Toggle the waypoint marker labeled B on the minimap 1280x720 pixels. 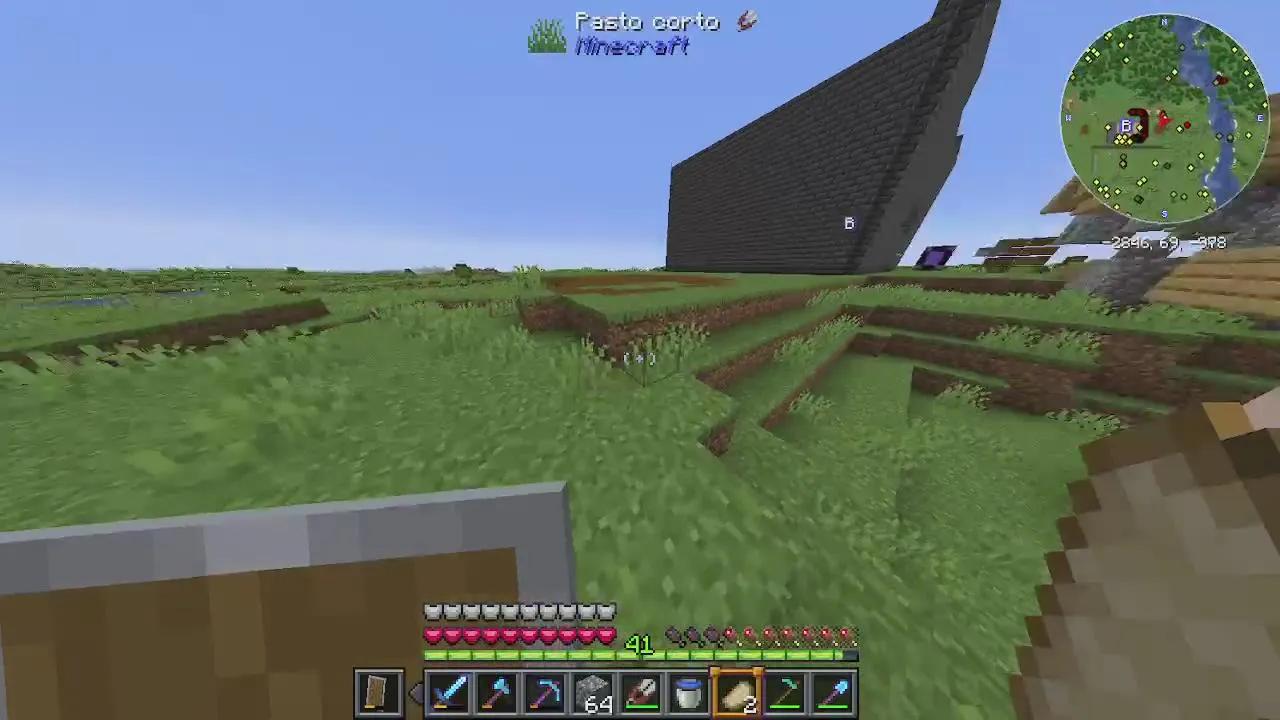1126,125
